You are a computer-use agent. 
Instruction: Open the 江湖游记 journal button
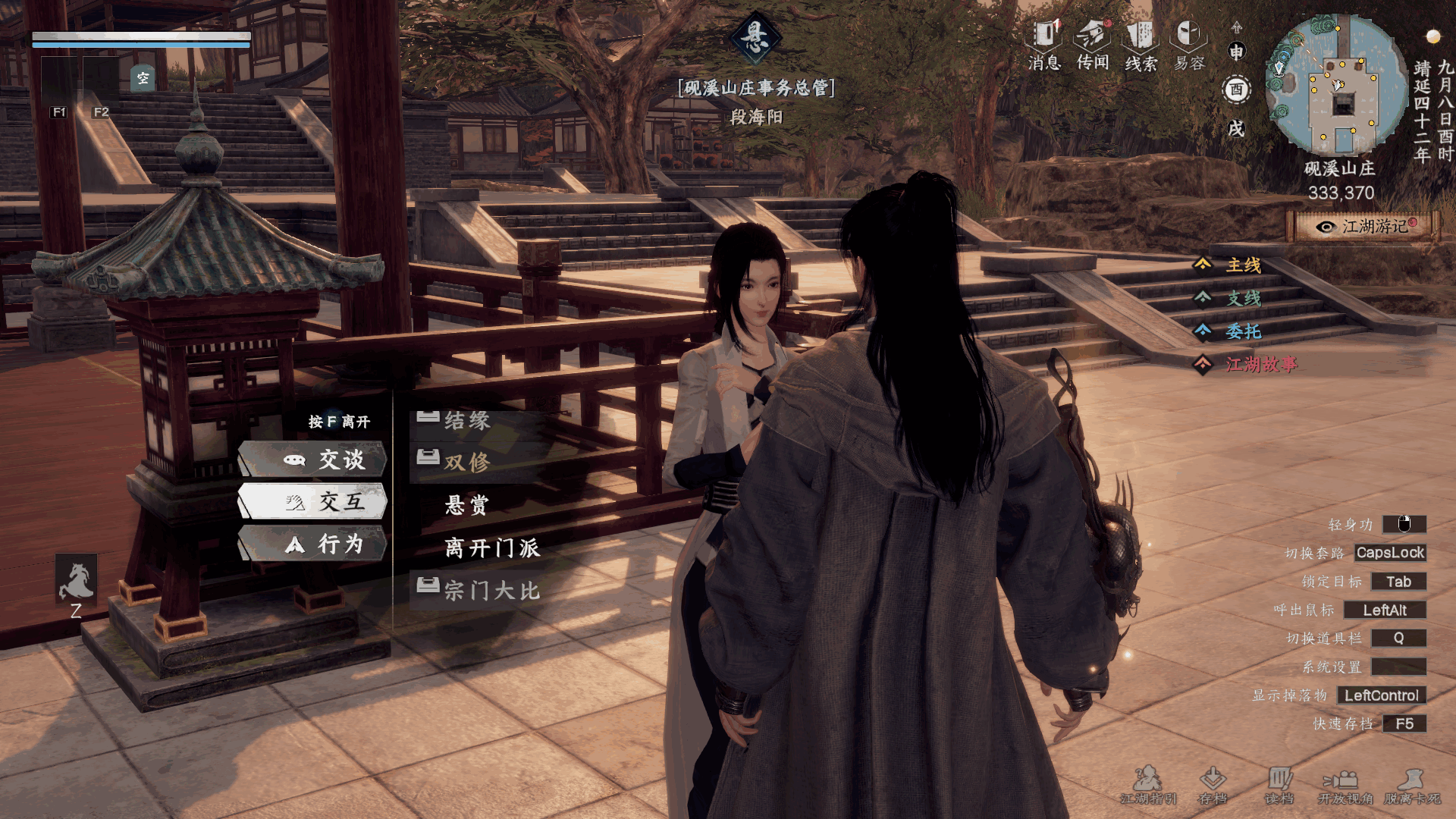pos(1365,227)
